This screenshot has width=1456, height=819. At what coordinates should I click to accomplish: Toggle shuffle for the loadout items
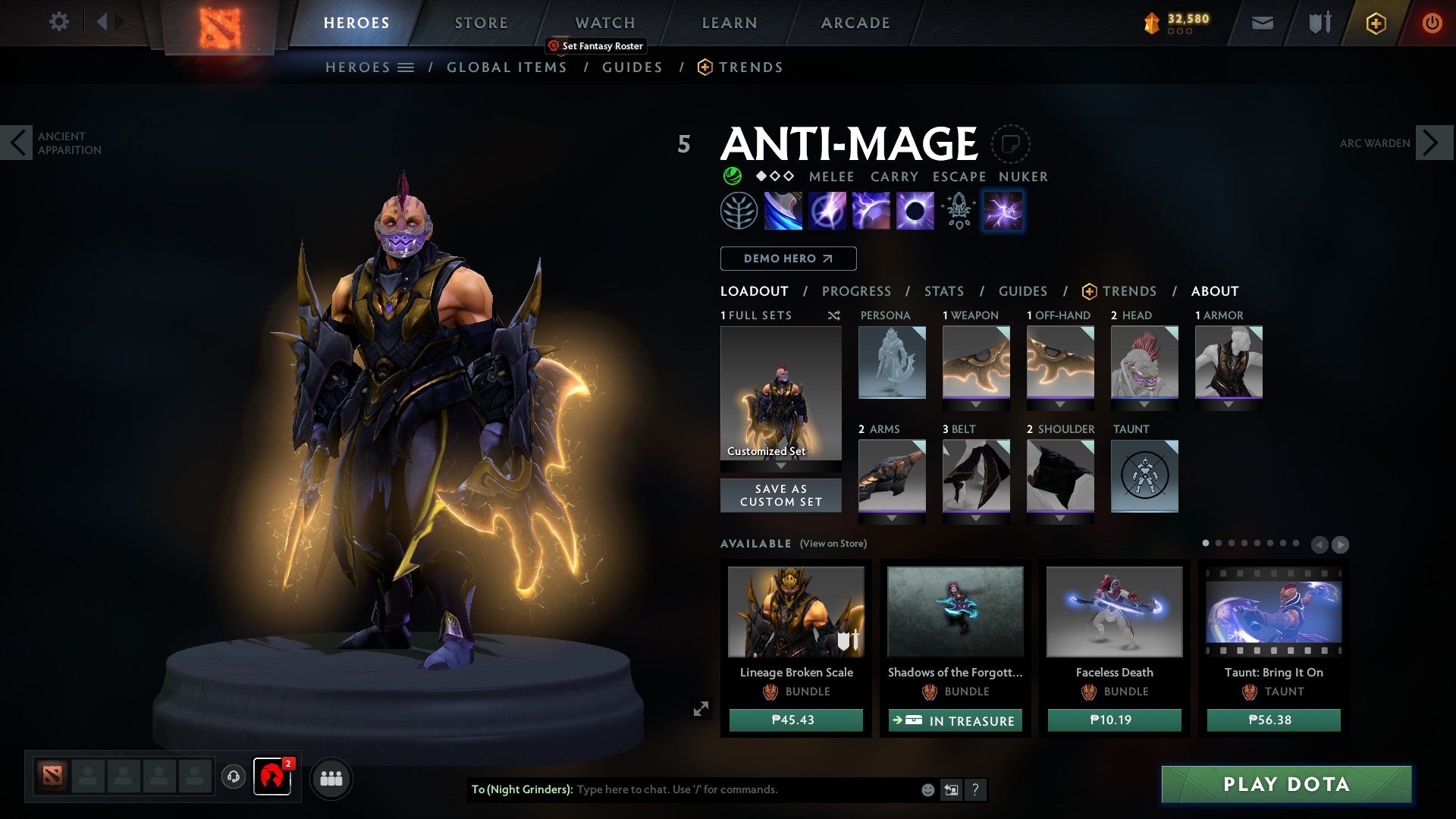pos(833,315)
